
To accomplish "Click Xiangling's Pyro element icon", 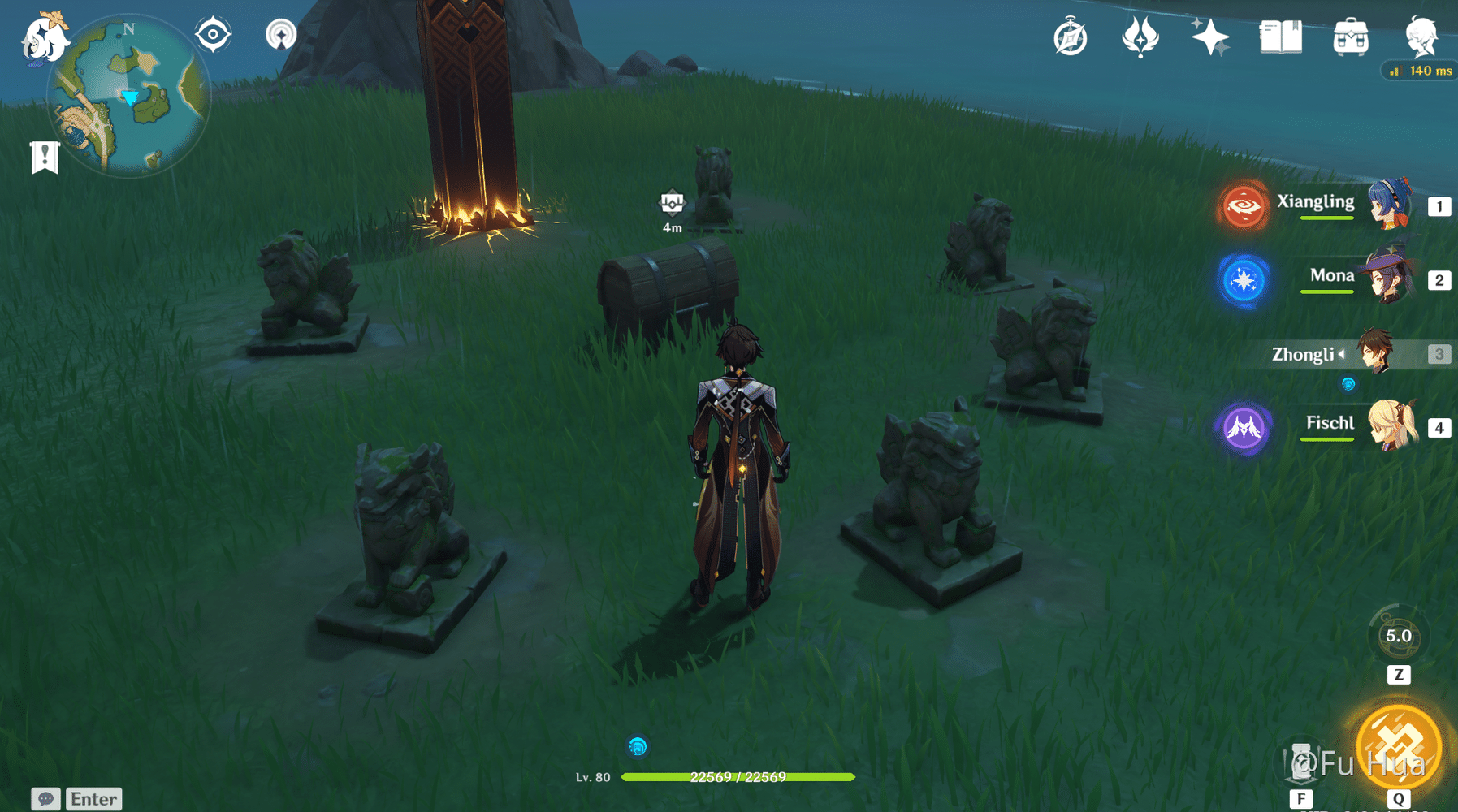I will 1245,205.
